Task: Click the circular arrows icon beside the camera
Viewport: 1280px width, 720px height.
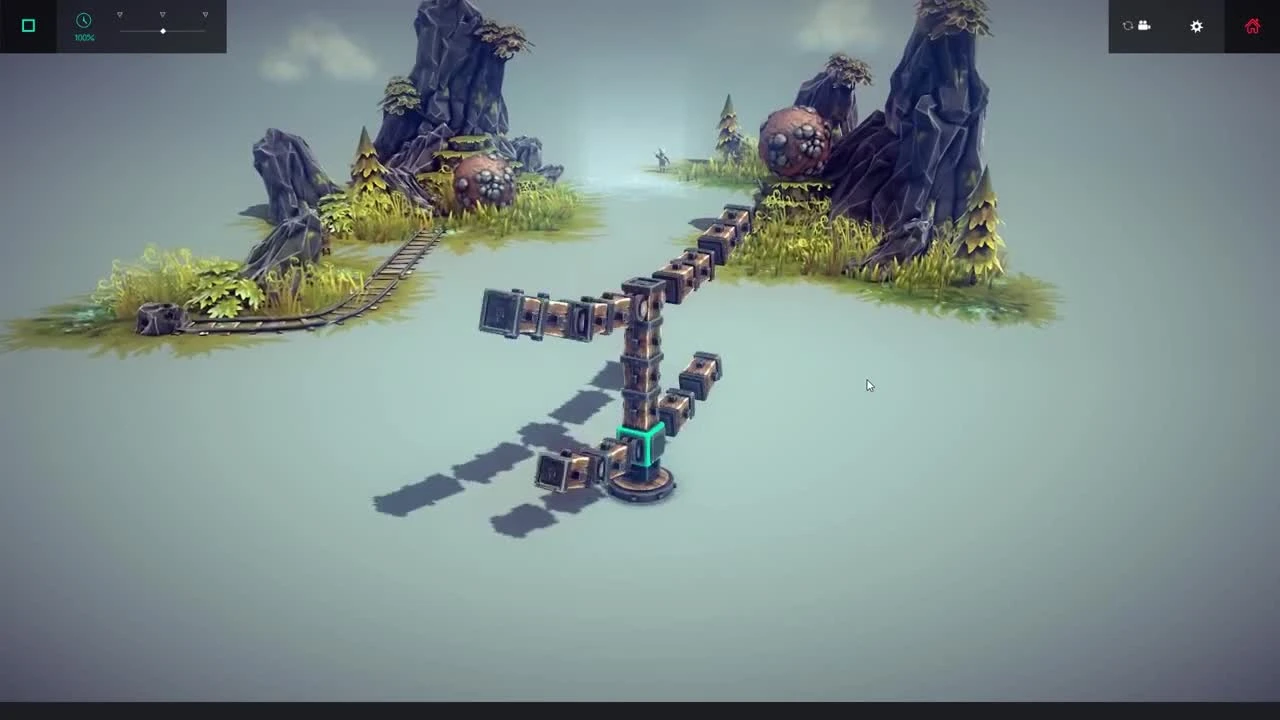Action: coord(1128,26)
